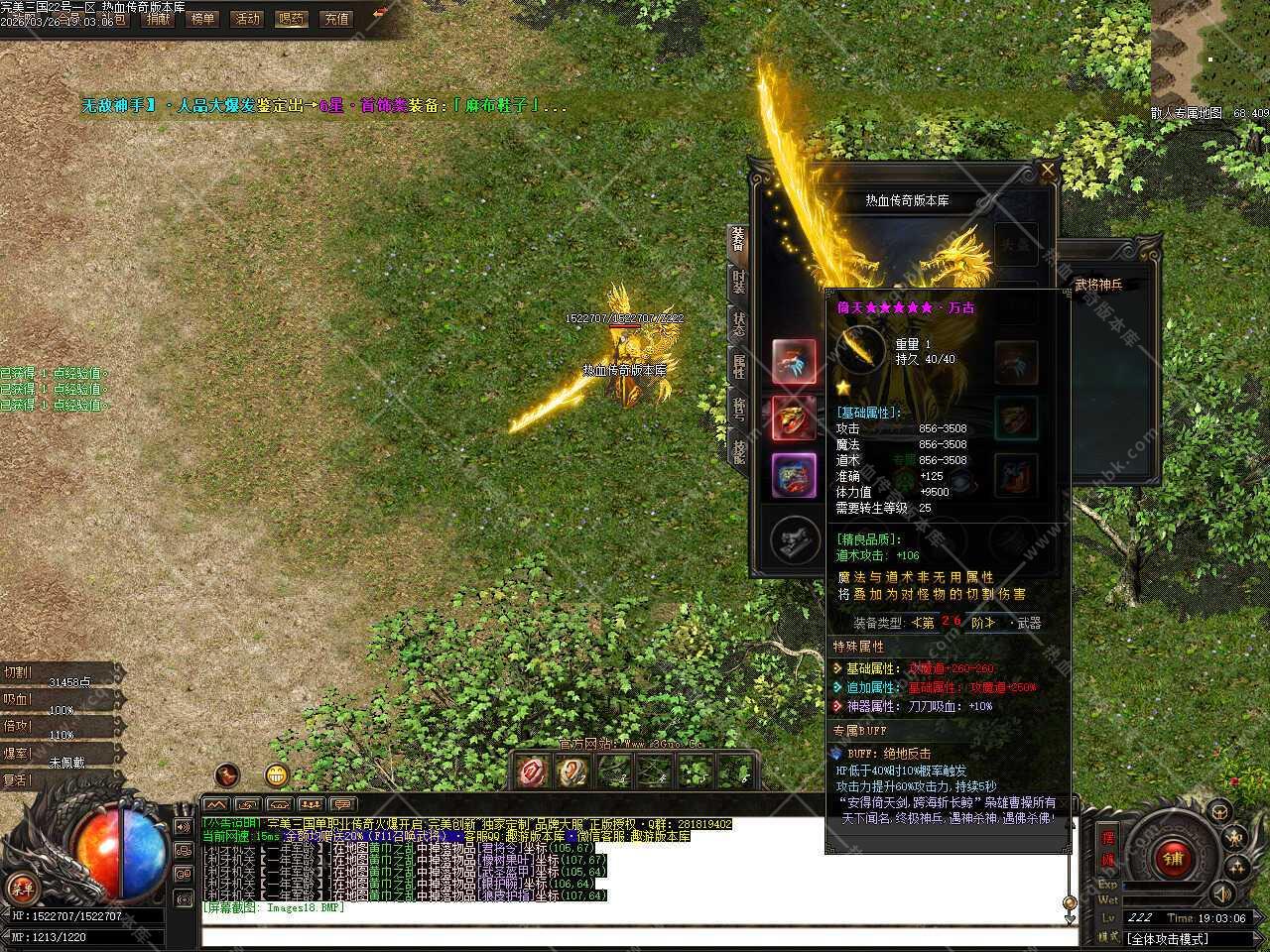Select the red dragon bracelet equipment slot
Image resolution: width=1270 pixels, height=952 pixels.
point(794,418)
